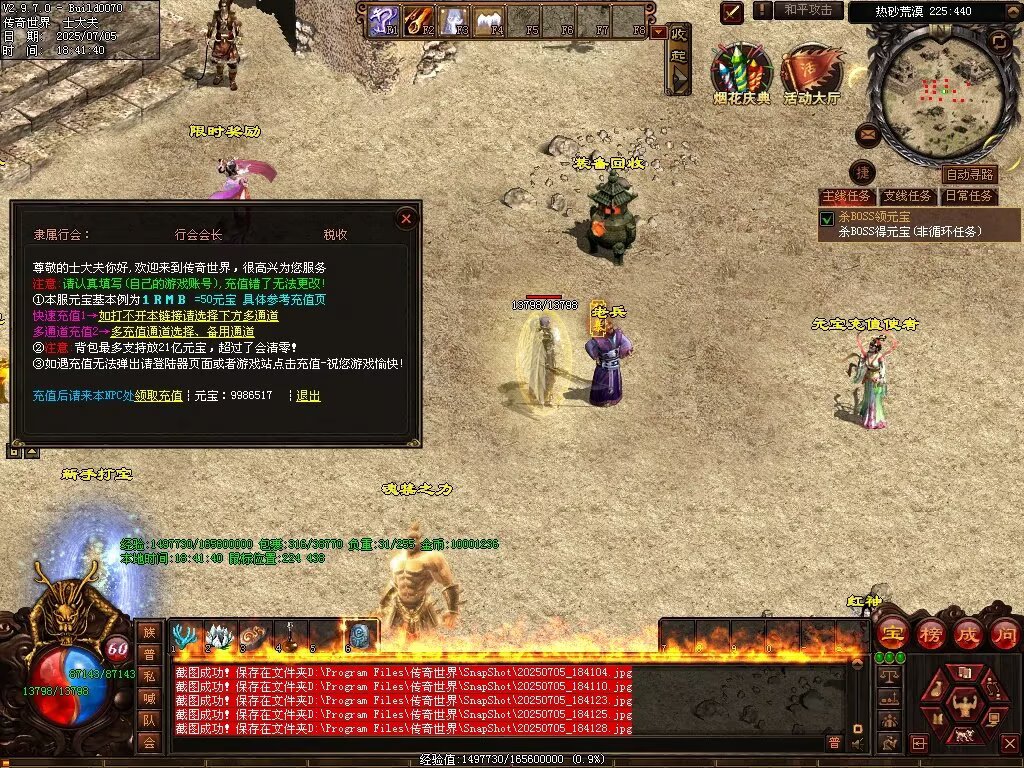This screenshot has width=1024, height=768.
Task: Toggle the 杀BOSS领元宝 quest checkbox
Action: click(827, 218)
